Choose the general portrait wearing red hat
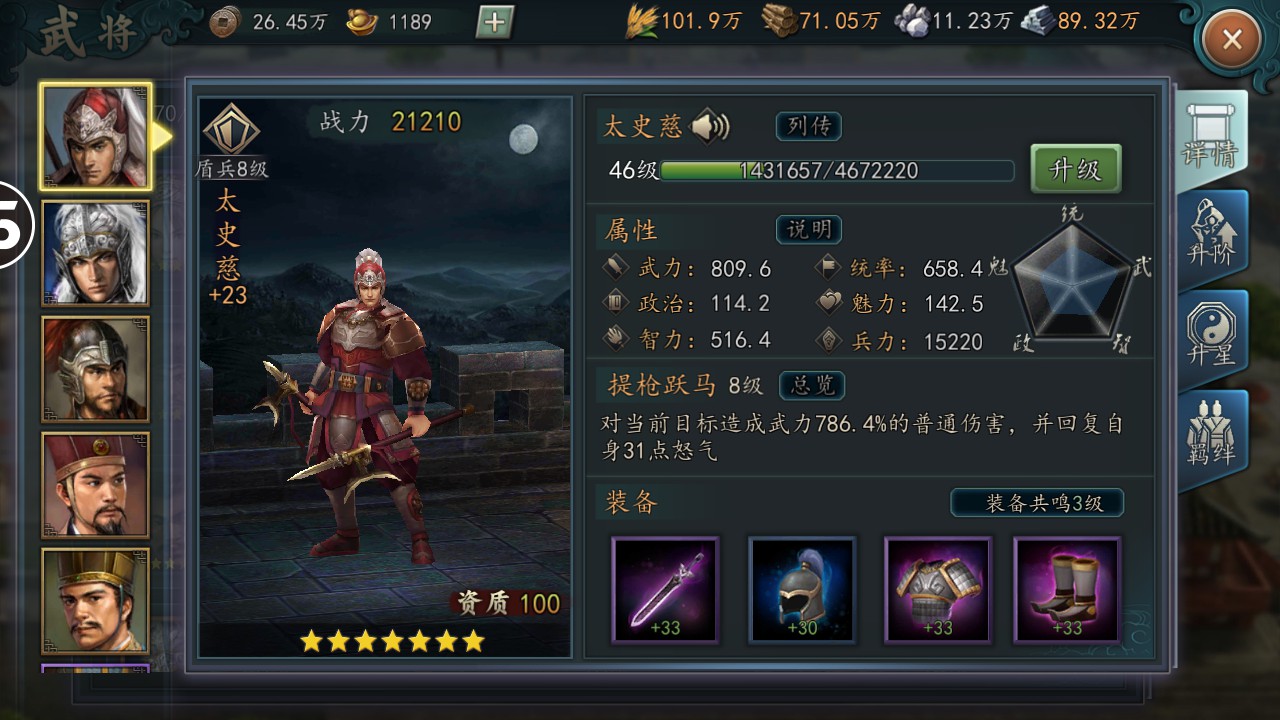Image resolution: width=1280 pixels, height=720 pixels. click(x=95, y=485)
